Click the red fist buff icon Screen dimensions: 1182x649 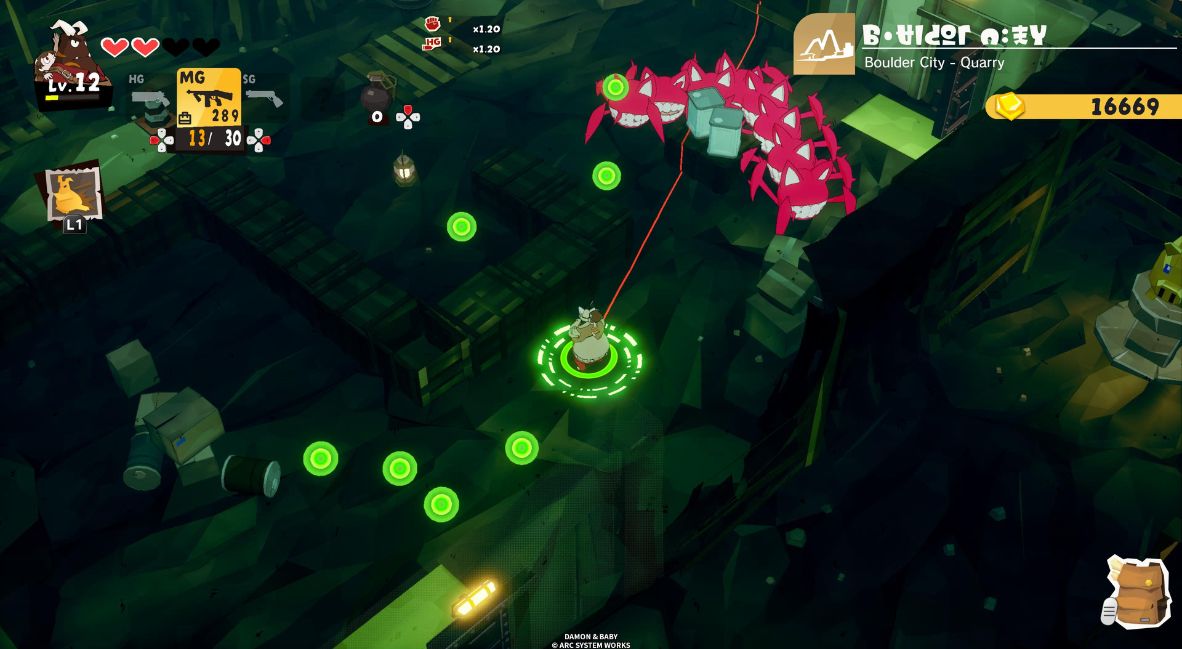[x=432, y=24]
